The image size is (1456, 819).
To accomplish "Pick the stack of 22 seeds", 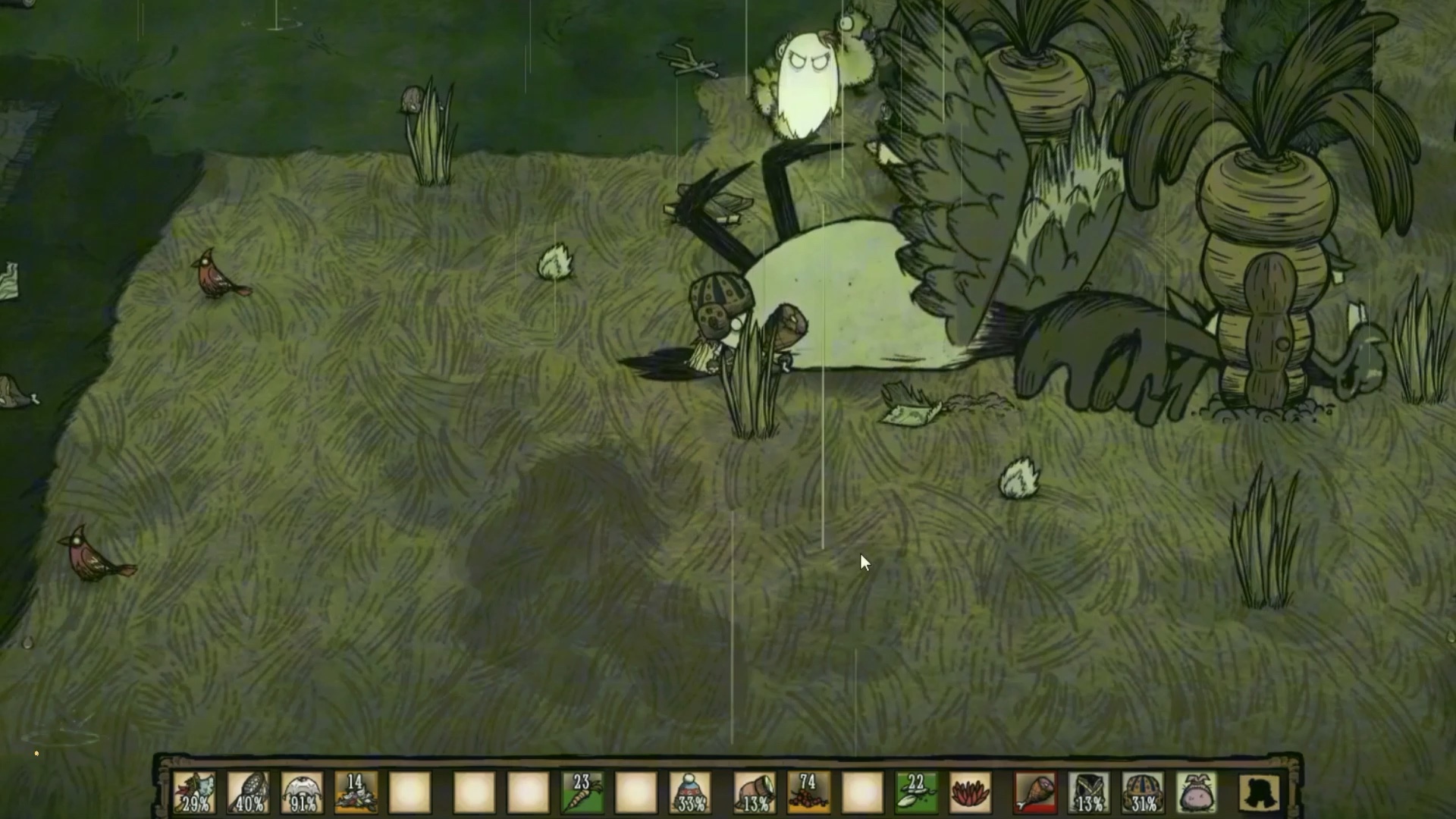I will tap(916, 792).
